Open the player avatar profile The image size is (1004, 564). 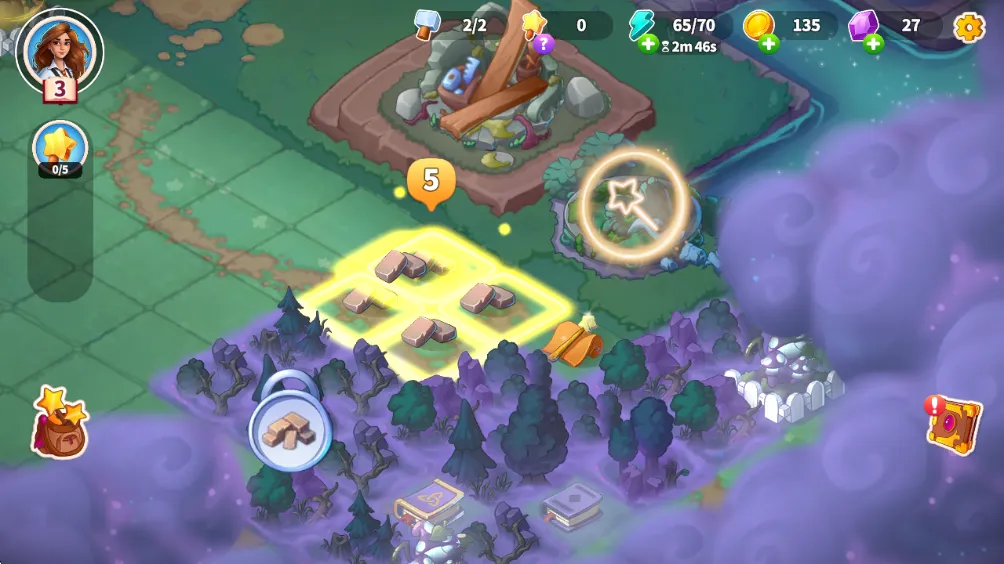point(60,48)
